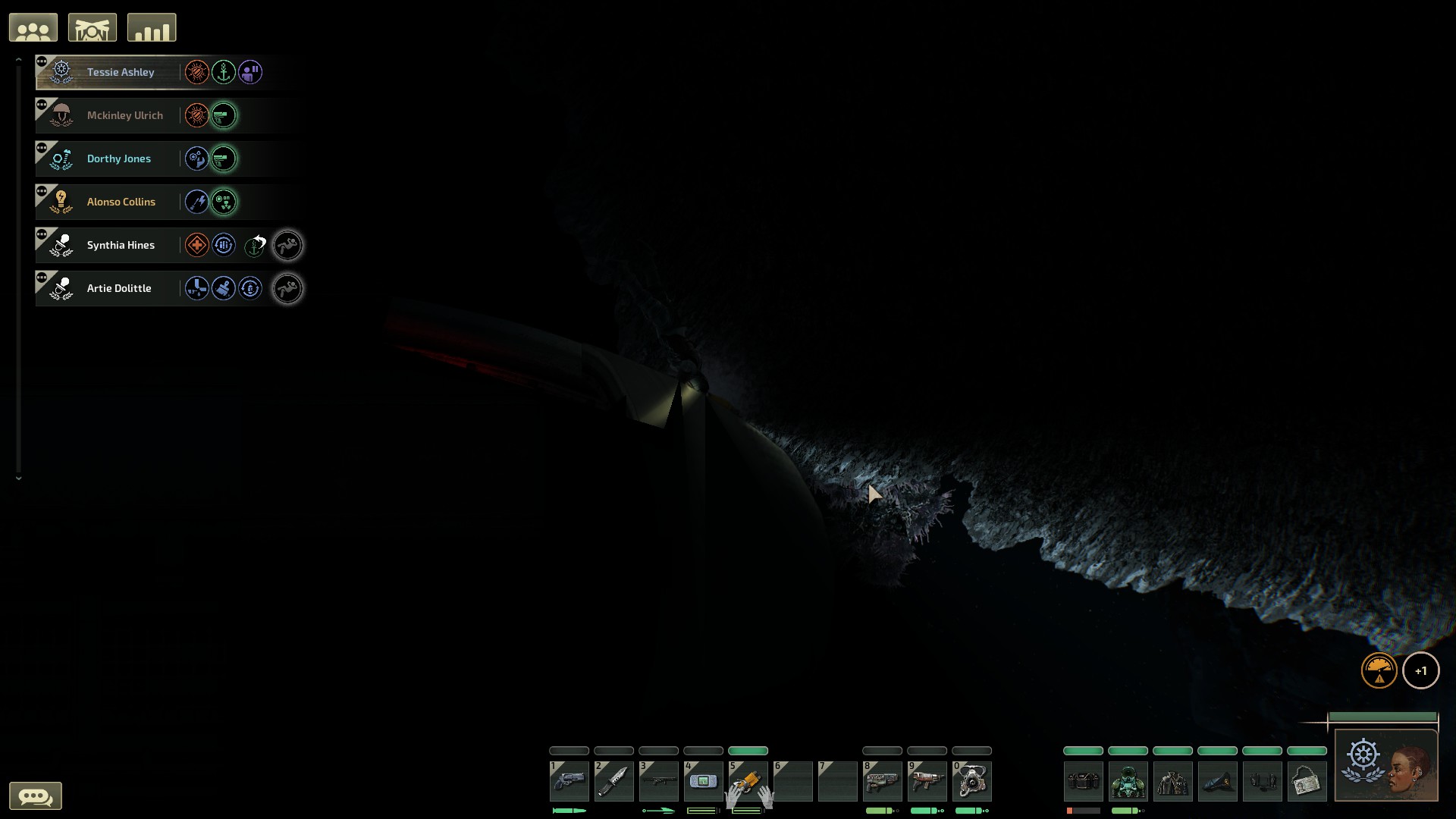The image size is (1456, 819).
Task: Give Synthia Hines the medic order icon
Action: pyautogui.click(x=196, y=245)
